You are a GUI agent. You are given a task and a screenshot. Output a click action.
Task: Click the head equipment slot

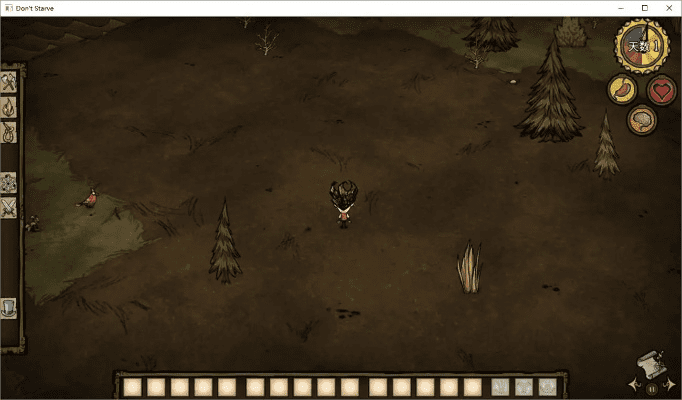click(547, 387)
